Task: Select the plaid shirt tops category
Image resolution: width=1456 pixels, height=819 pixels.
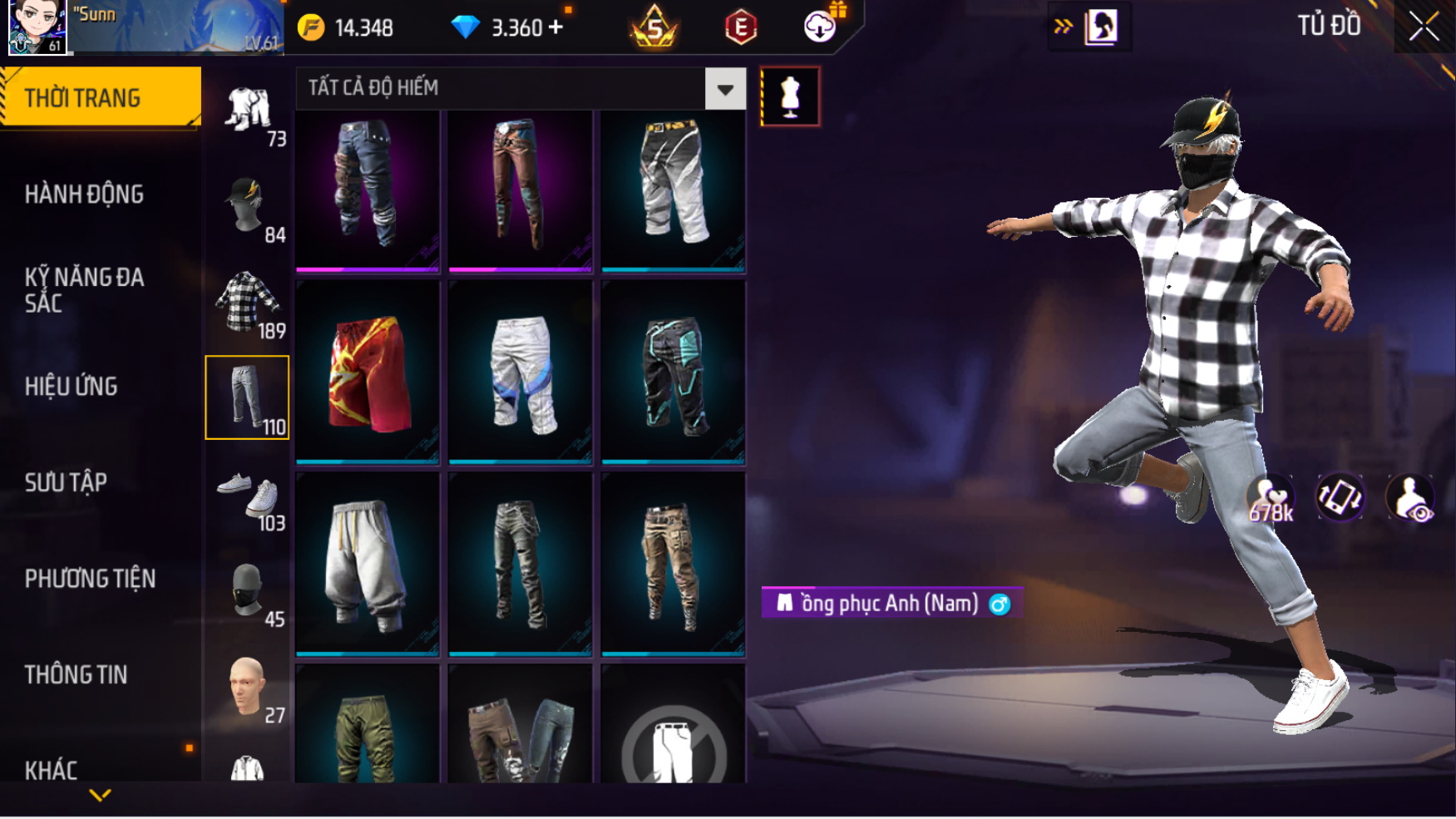Action: pyautogui.click(x=247, y=302)
